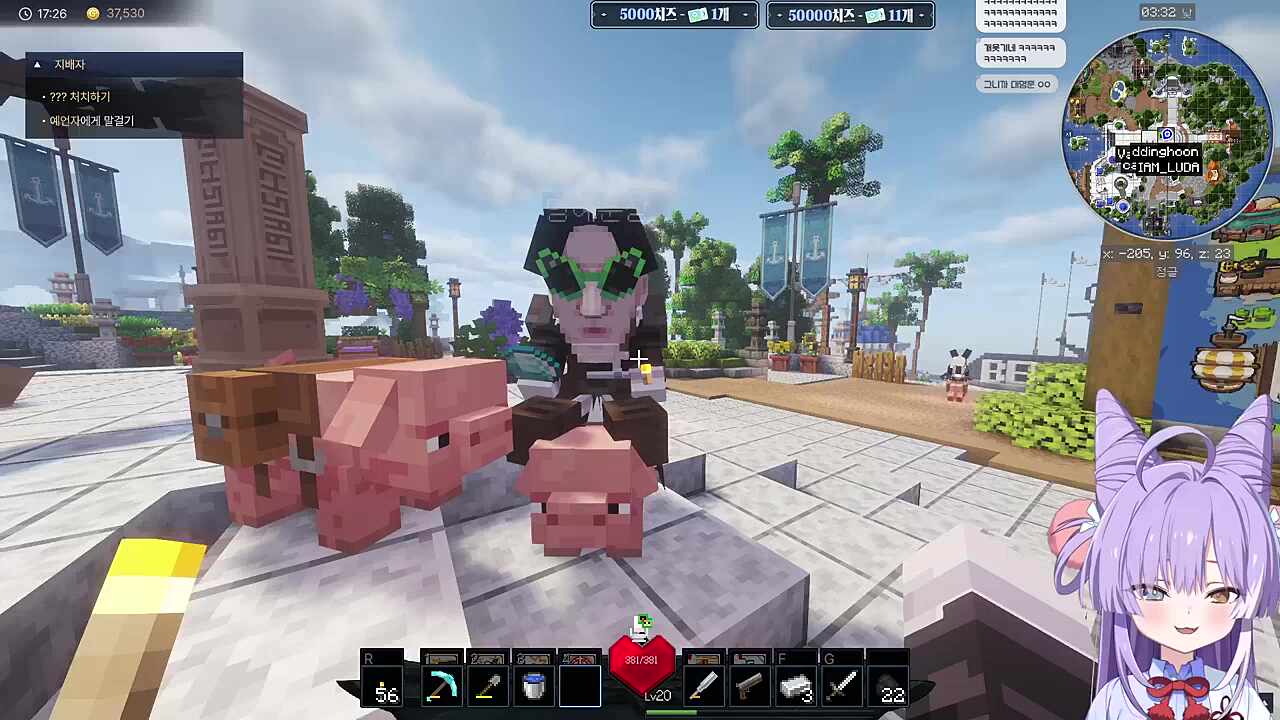Viewport: 1280px width, 720px height.
Task: Collapse the 지배자 quest tracker arrow
Action: [37, 65]
